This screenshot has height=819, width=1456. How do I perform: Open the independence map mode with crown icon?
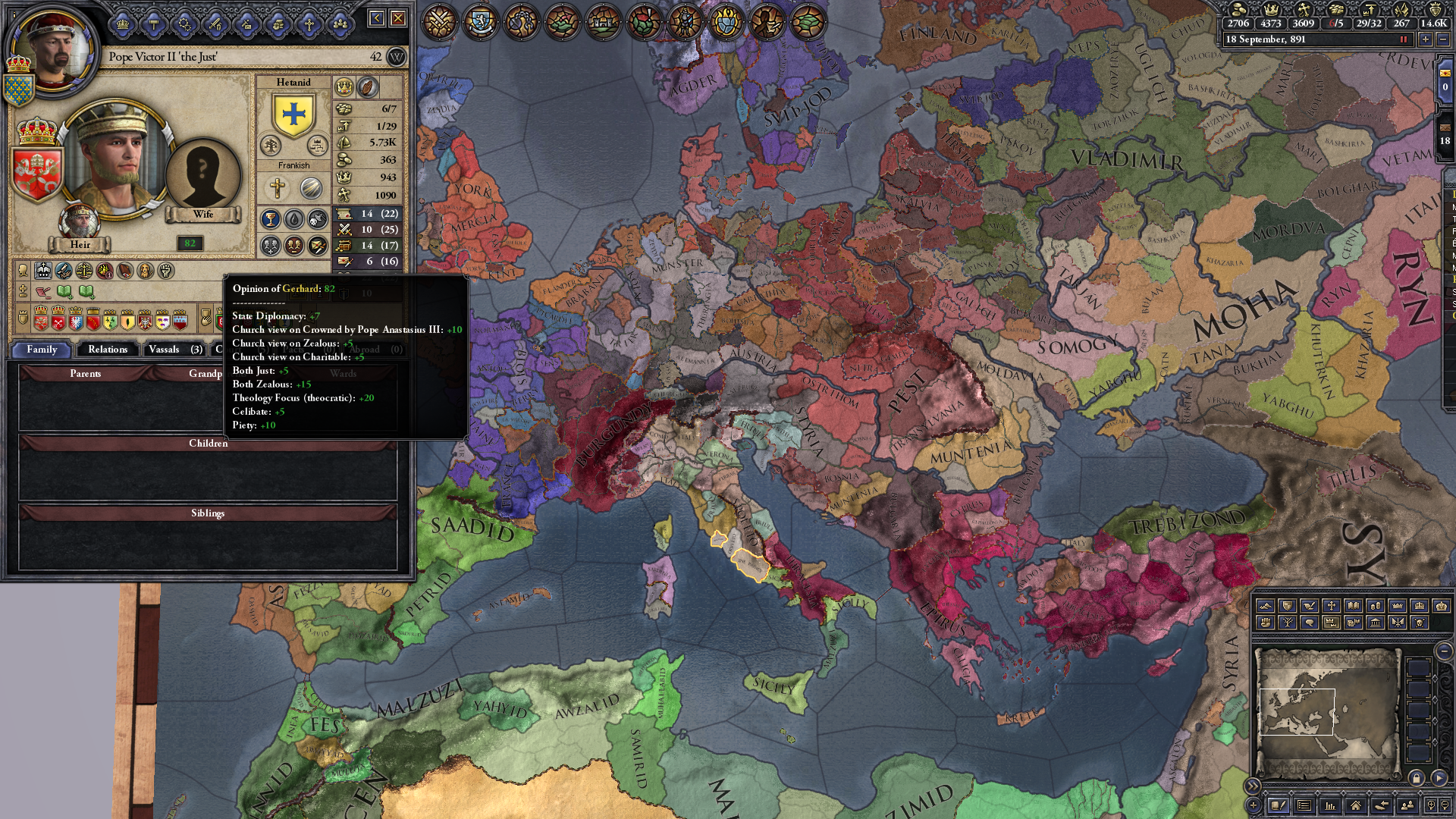[1333, 623]
